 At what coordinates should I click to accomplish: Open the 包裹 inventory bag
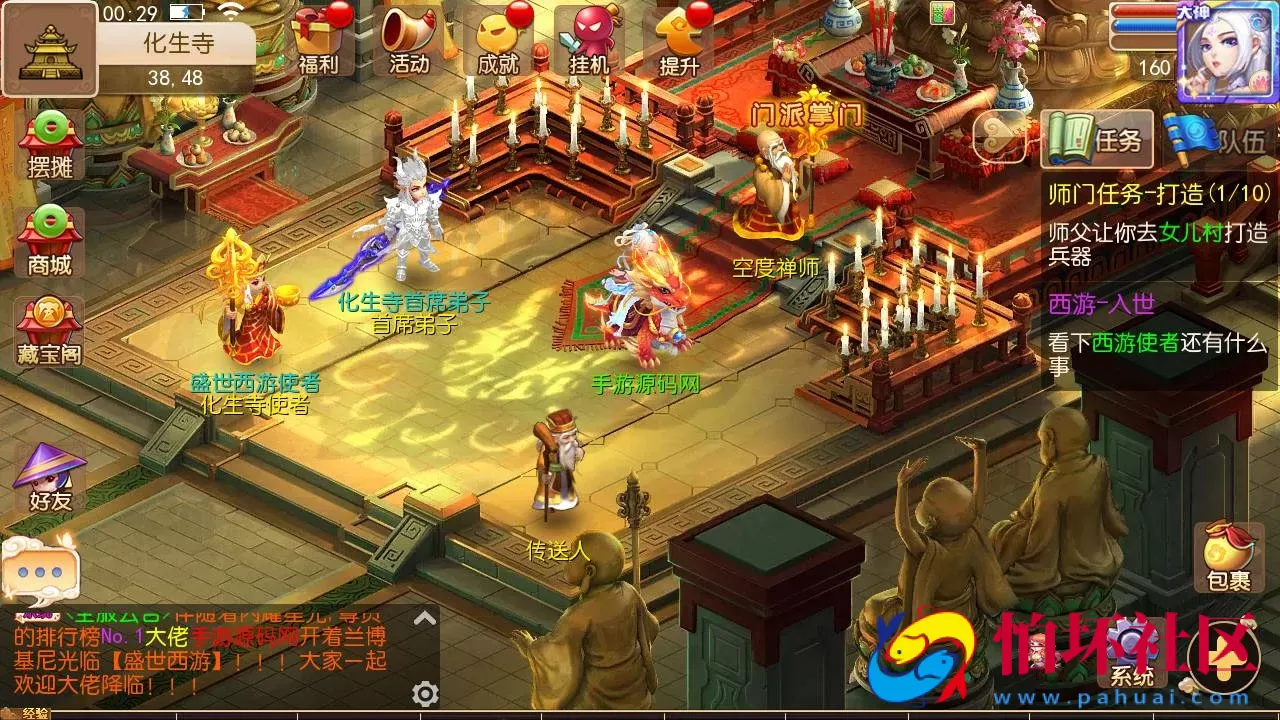1227,556
